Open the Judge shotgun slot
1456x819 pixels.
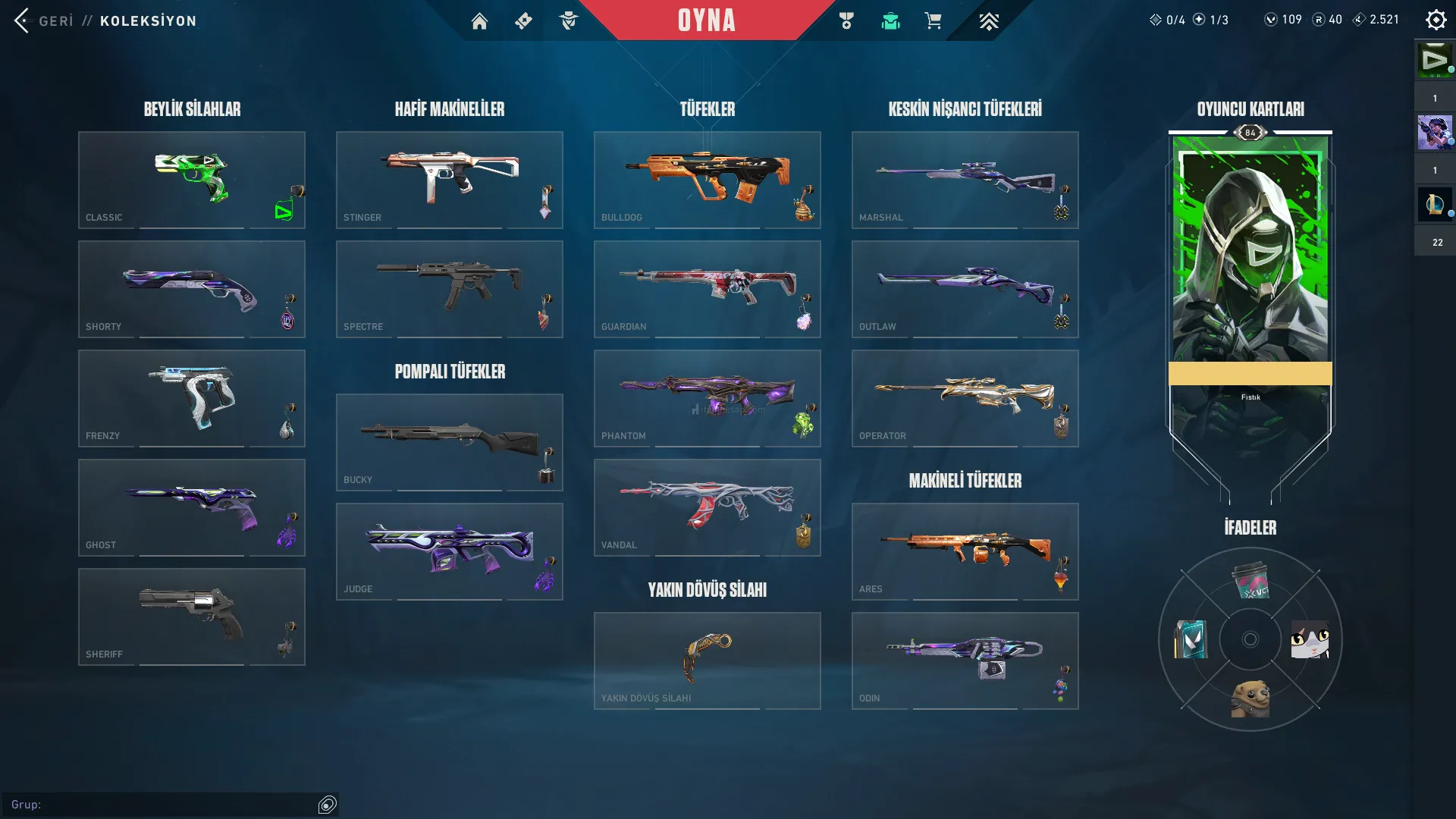[x=450, y=551]
